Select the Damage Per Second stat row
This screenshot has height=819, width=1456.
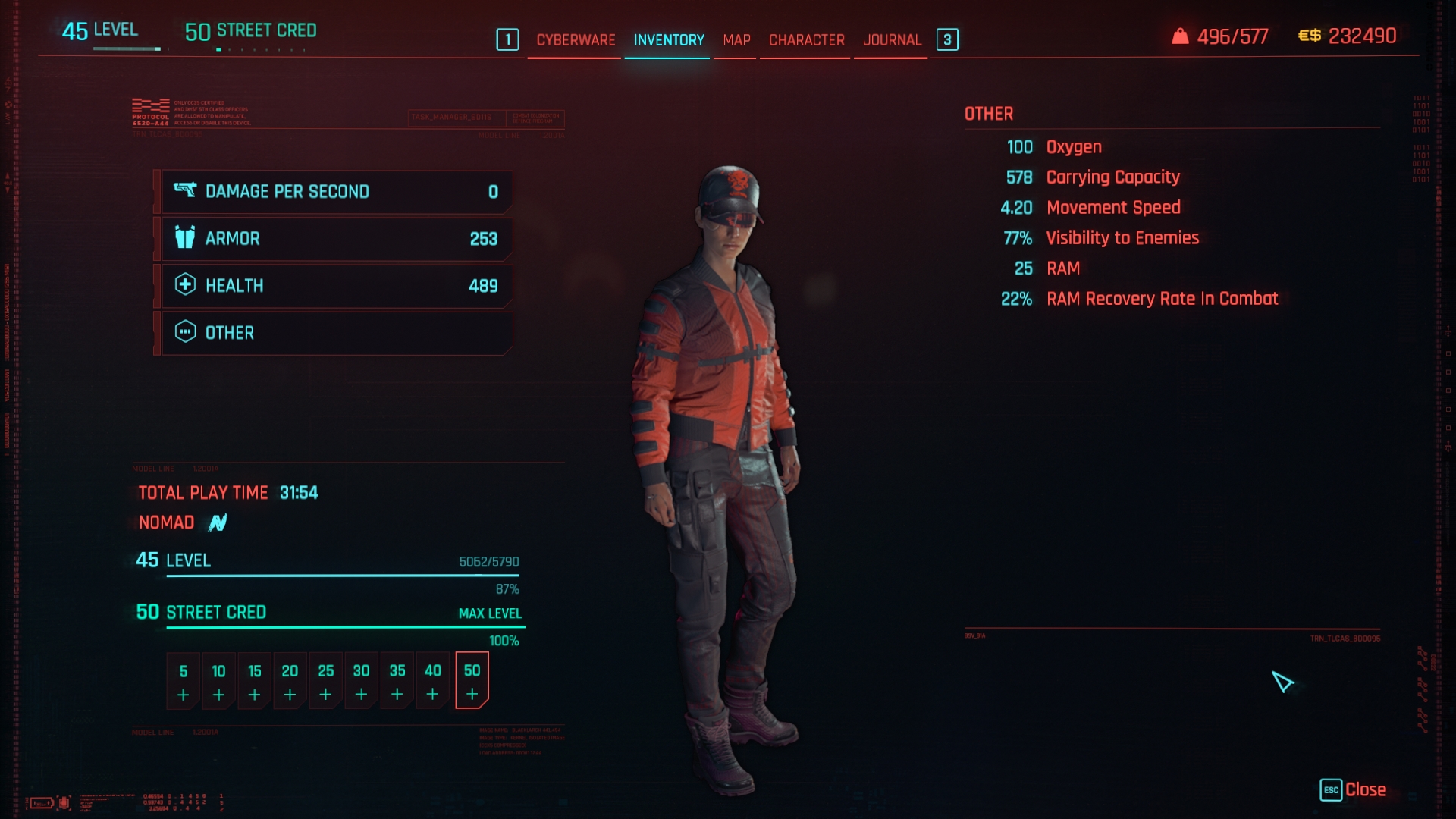click(337, 192)
